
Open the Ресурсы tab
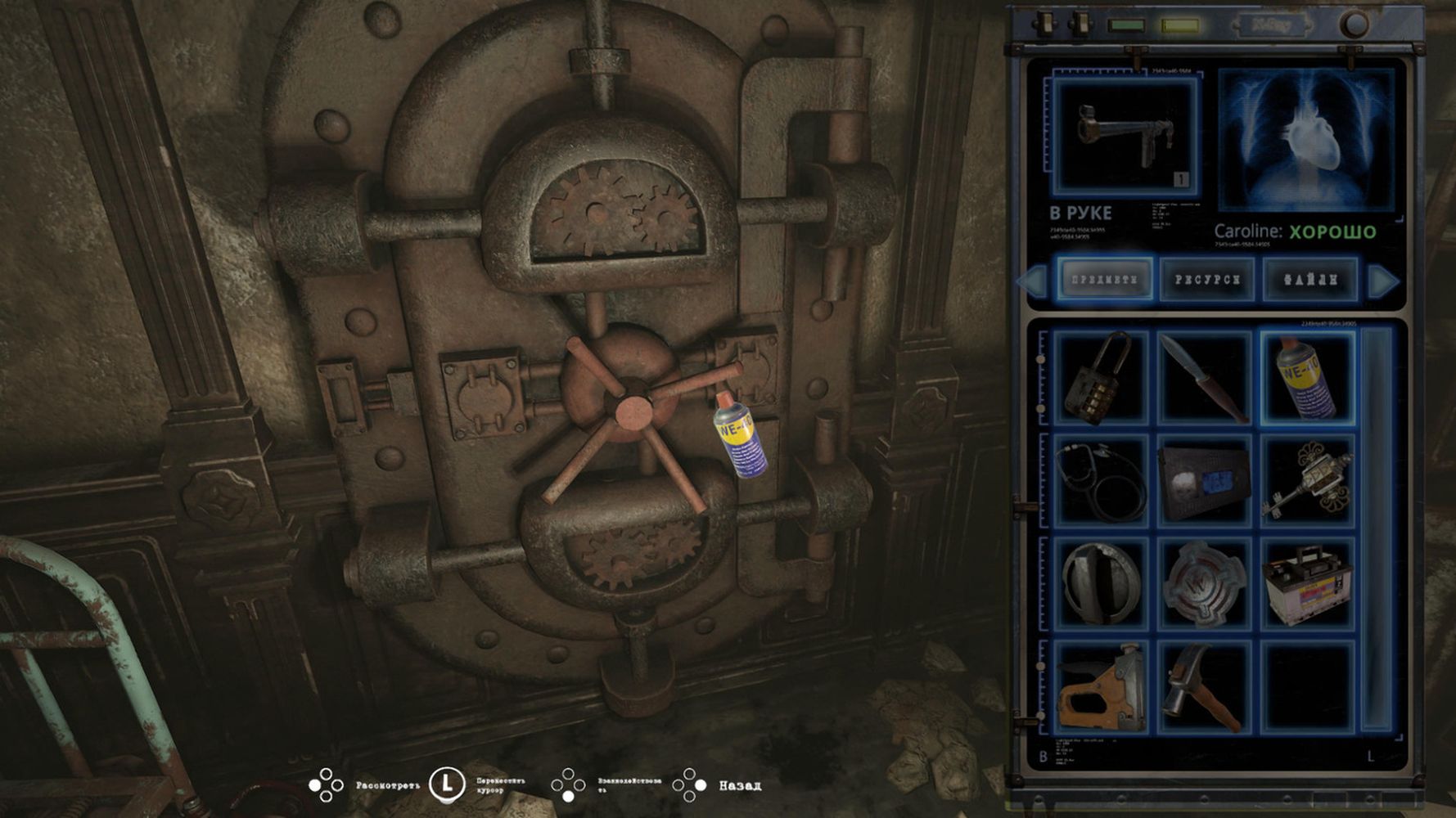coord(1206,280)
